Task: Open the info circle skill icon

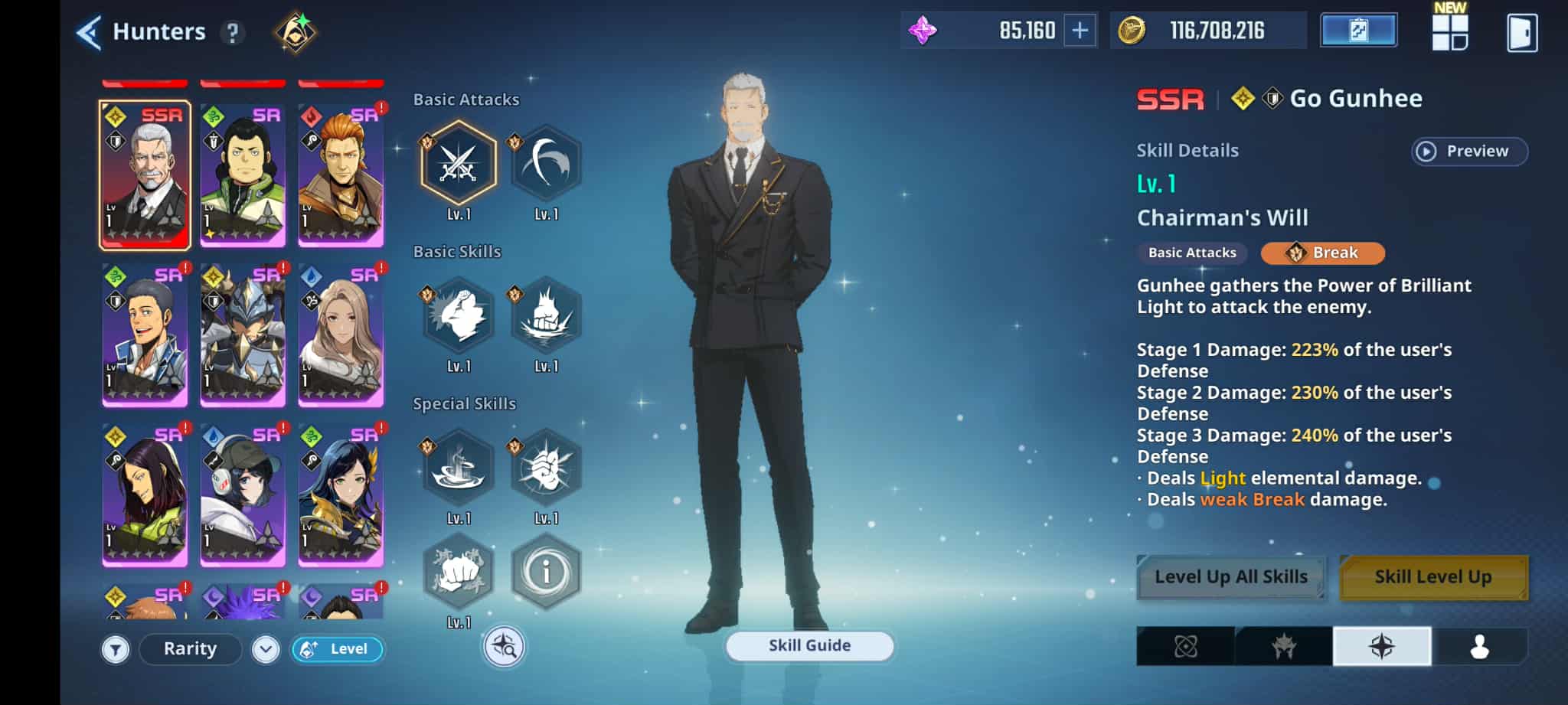Action: point(546,572)
